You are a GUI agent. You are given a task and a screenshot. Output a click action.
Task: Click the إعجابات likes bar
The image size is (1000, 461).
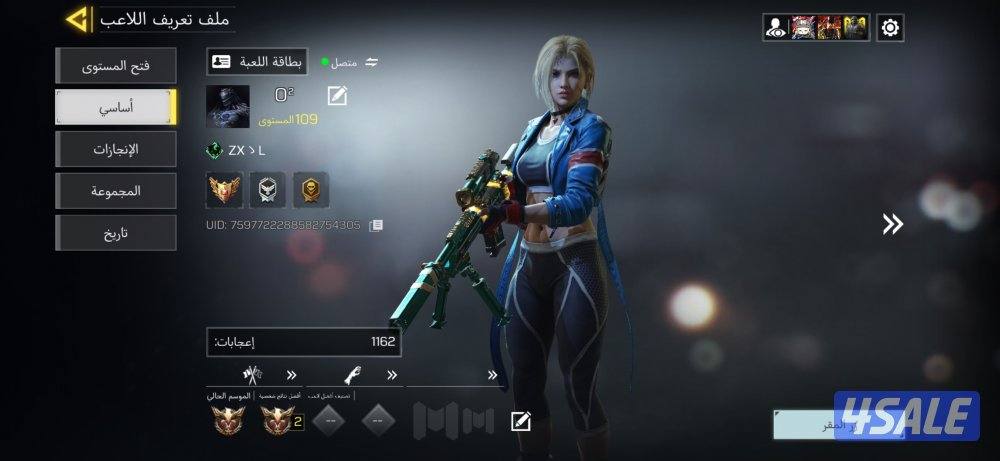pyautogui.click(x=304, y=342)
